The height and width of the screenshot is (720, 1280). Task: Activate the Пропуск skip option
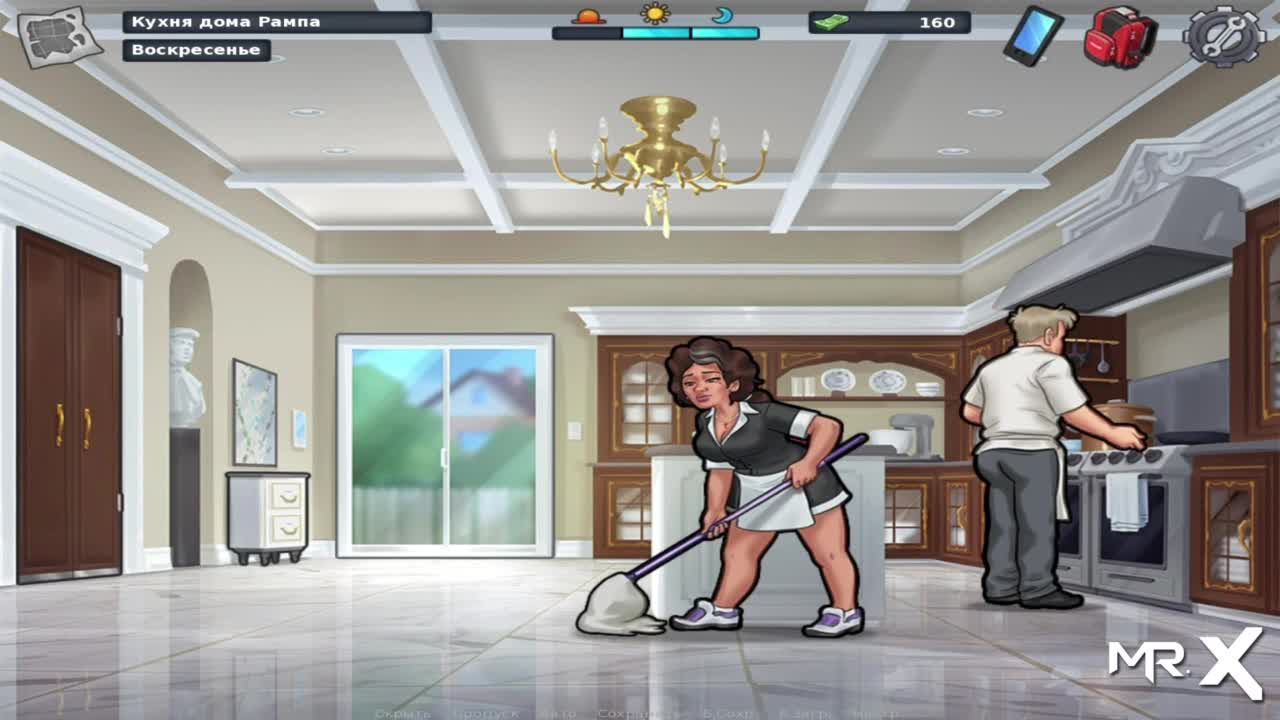point(485,713)
